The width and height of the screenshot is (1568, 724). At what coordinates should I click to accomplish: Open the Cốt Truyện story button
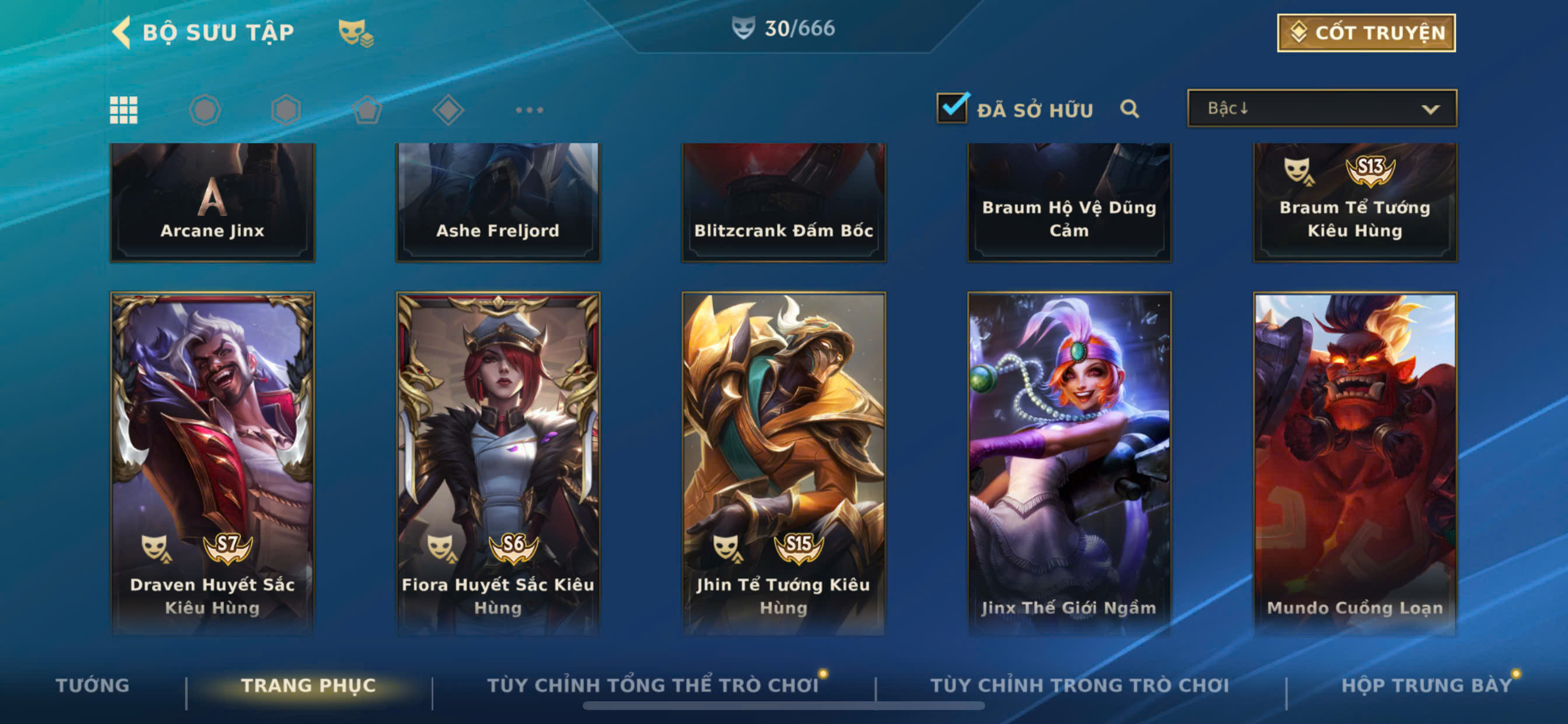pyautogui.click(x=1366, y=33)
